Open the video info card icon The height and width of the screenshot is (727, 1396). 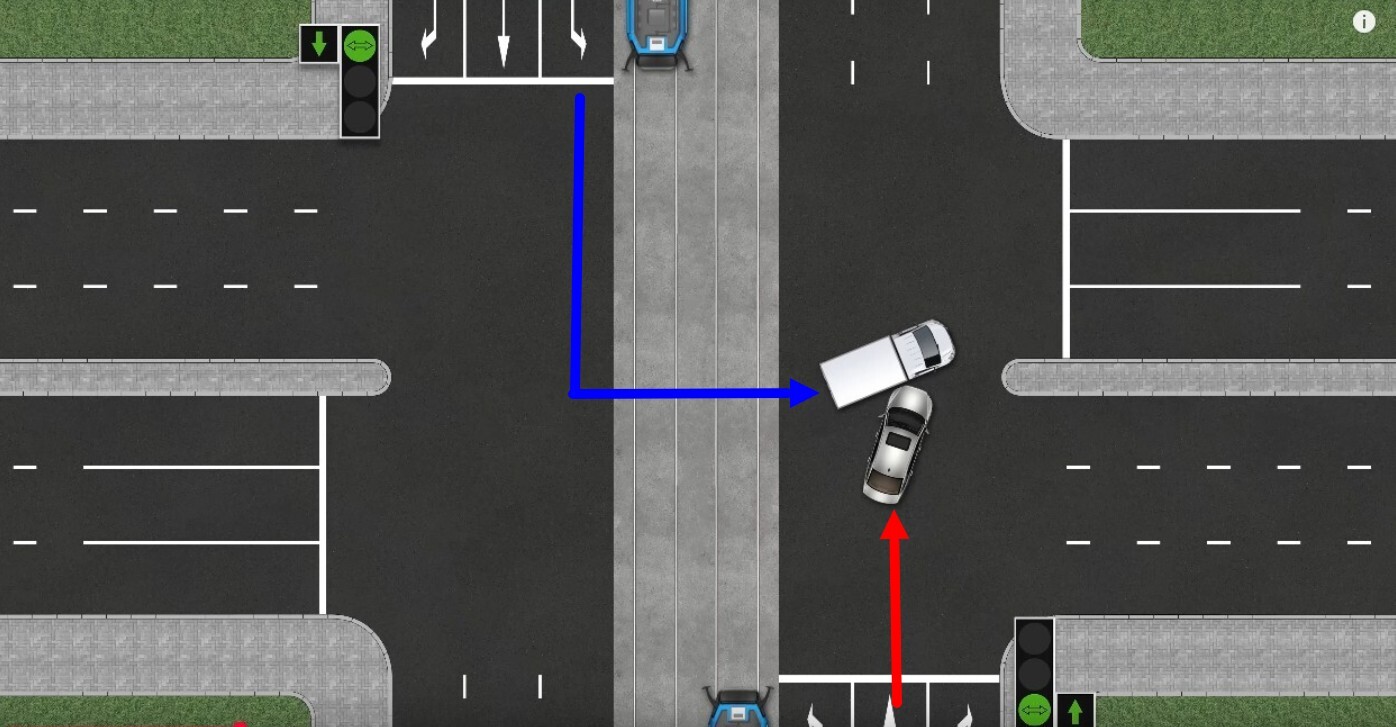[x=1363, y=22]
